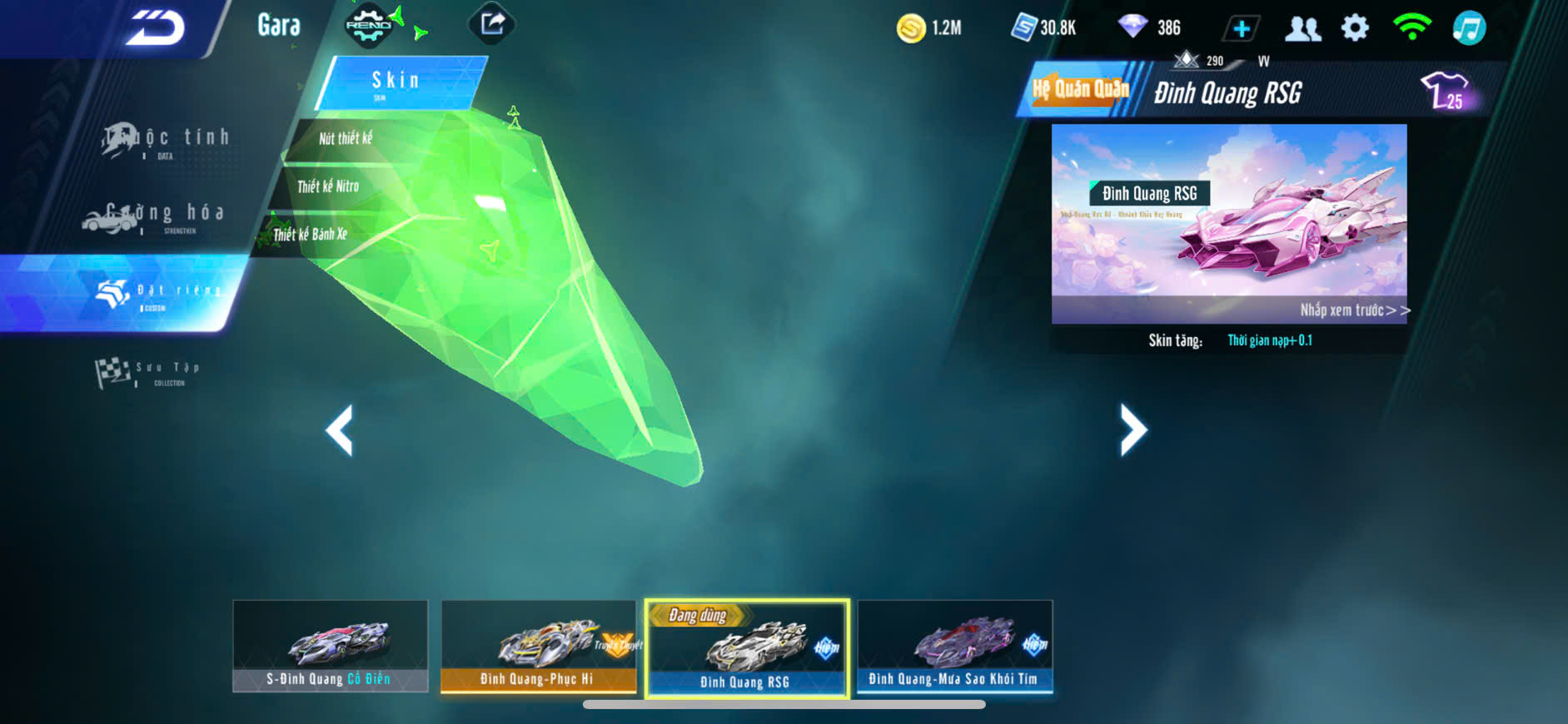Screen dimensions: 1568x724
Task: Open the Cường hóa strengthen menu
Action: click(x=155, y=216)
